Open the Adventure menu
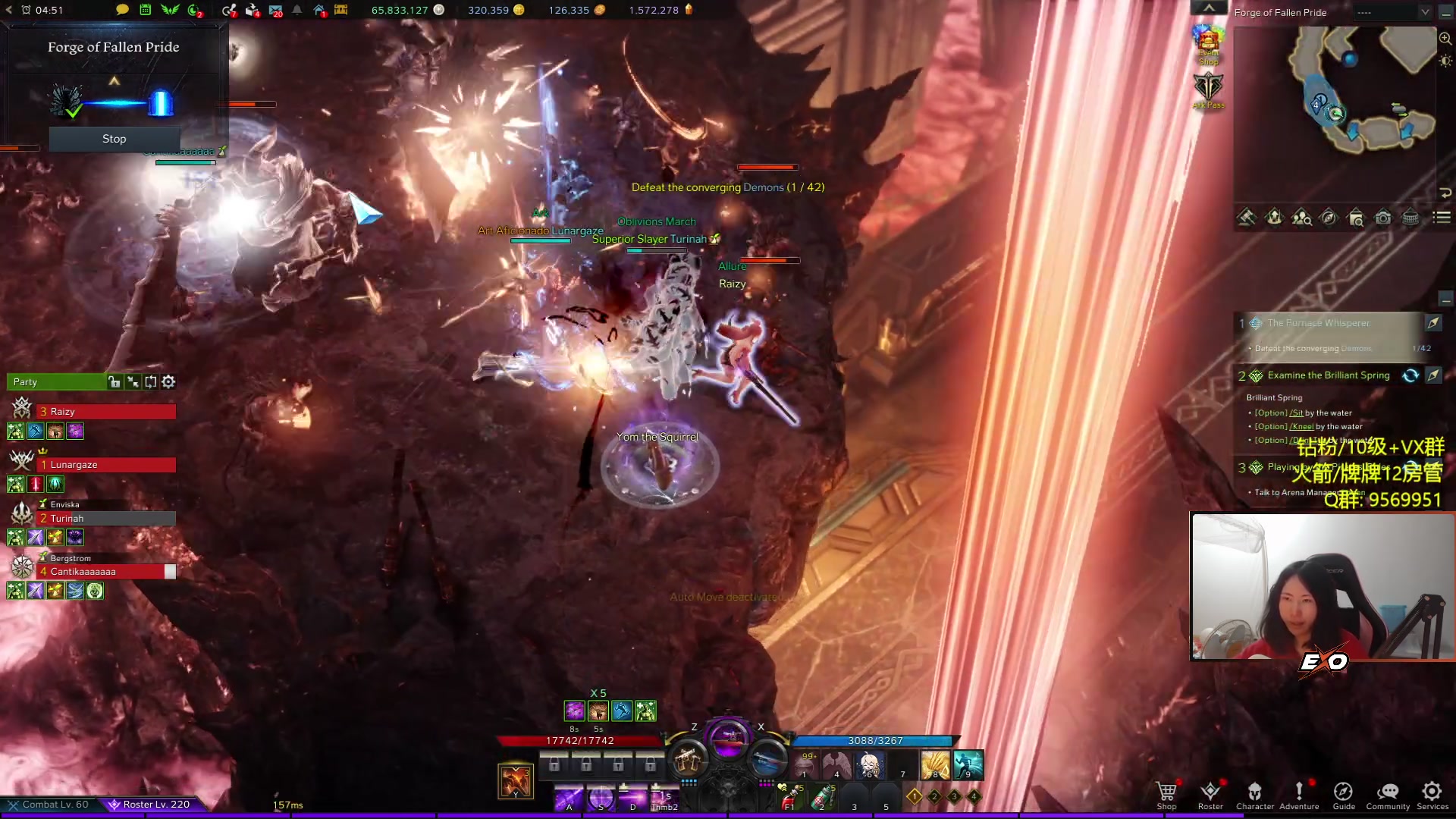1456x819 pixels. click(1299, 794)
